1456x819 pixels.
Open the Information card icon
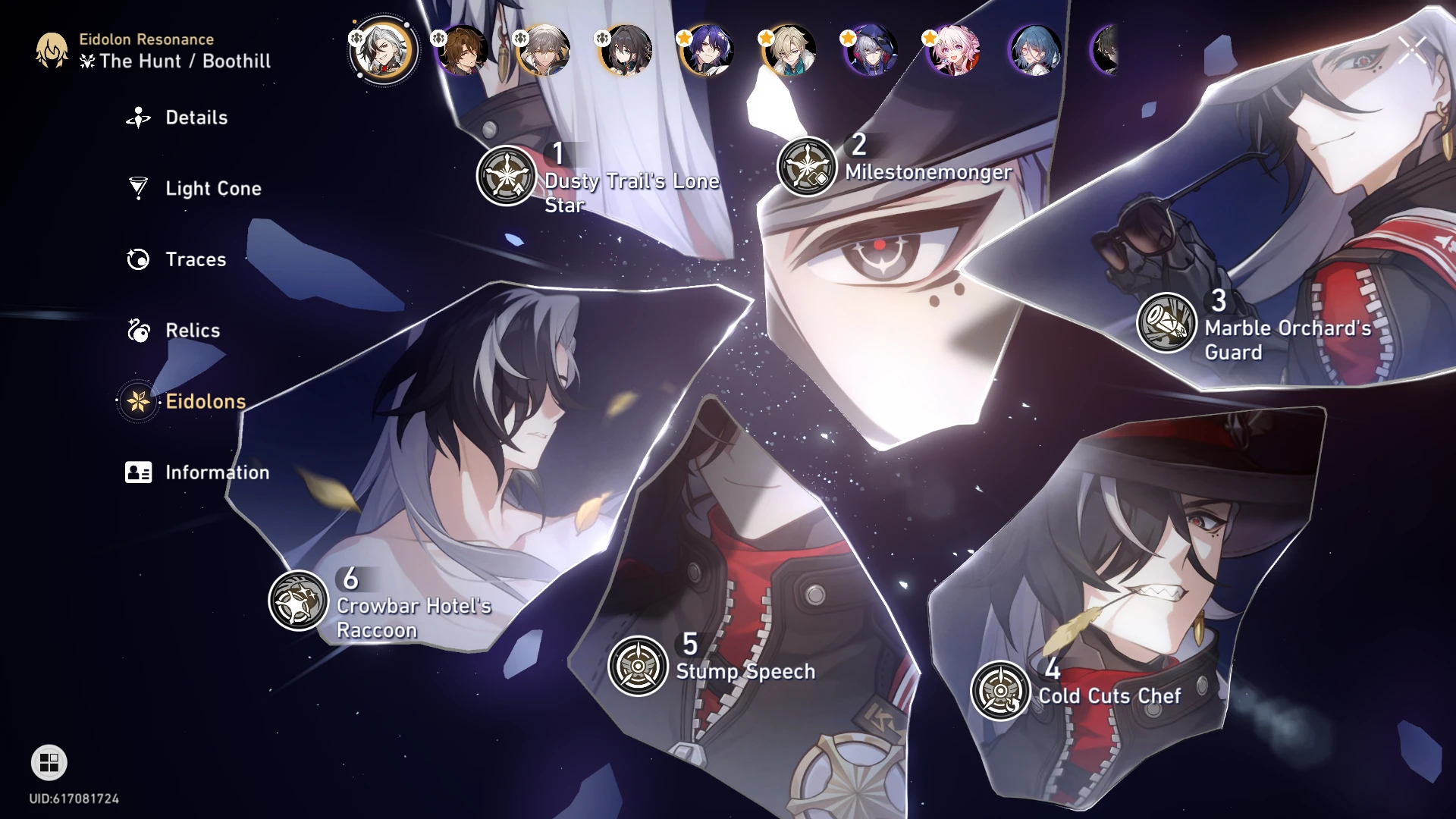tap(137, 472)
